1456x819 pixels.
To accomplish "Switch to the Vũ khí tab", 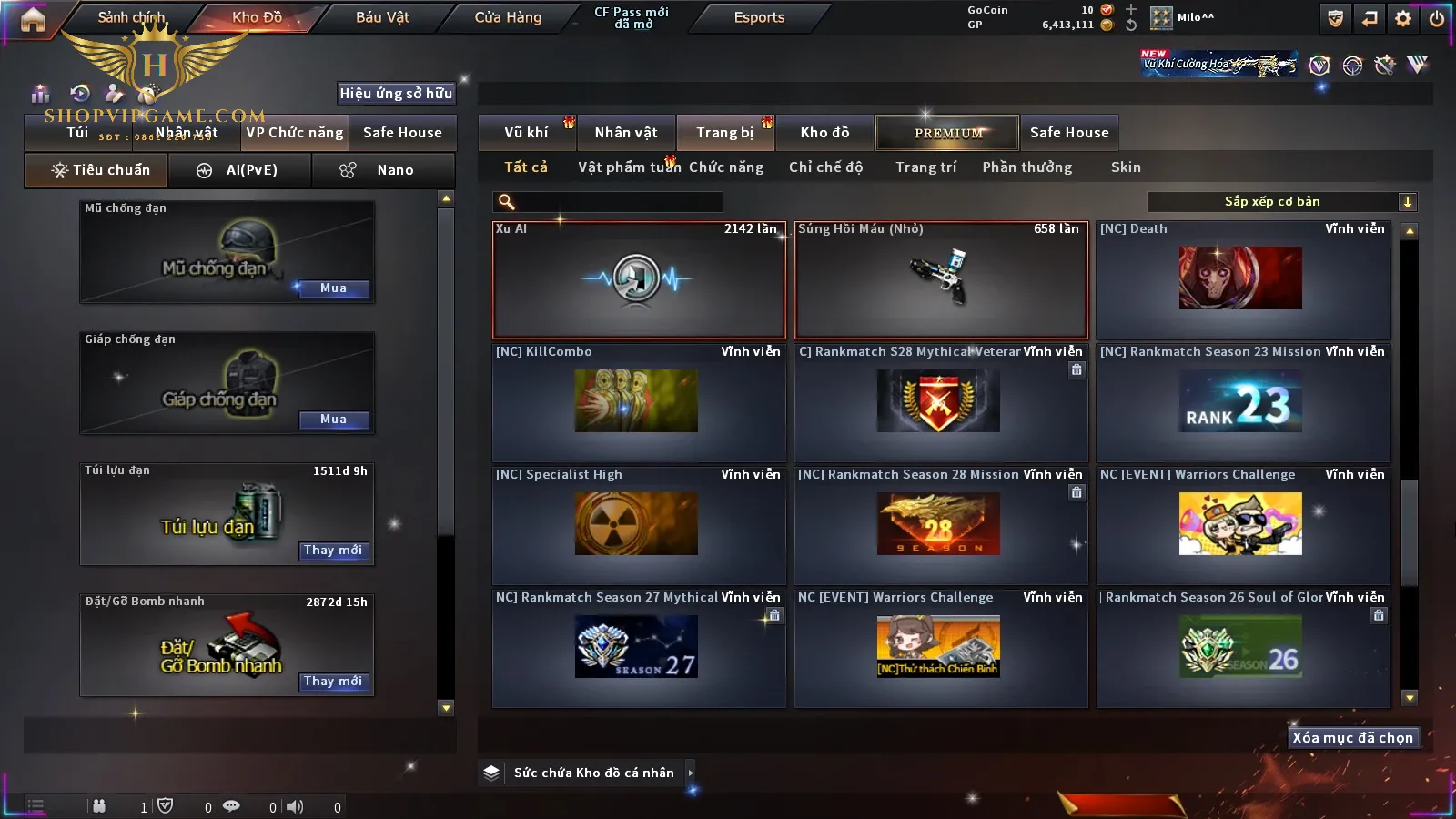I will [x=526, y=133].
